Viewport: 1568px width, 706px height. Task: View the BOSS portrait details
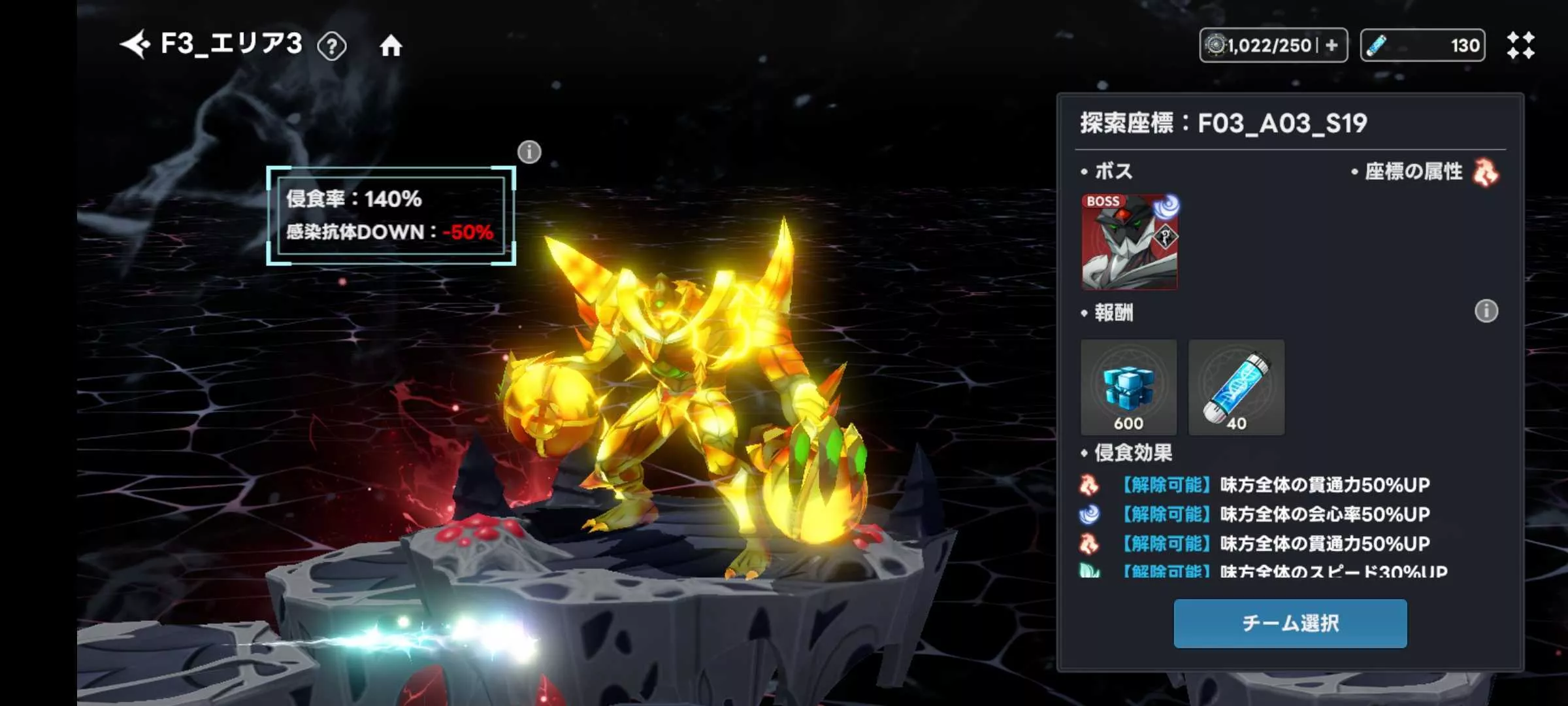[1130, 242]
